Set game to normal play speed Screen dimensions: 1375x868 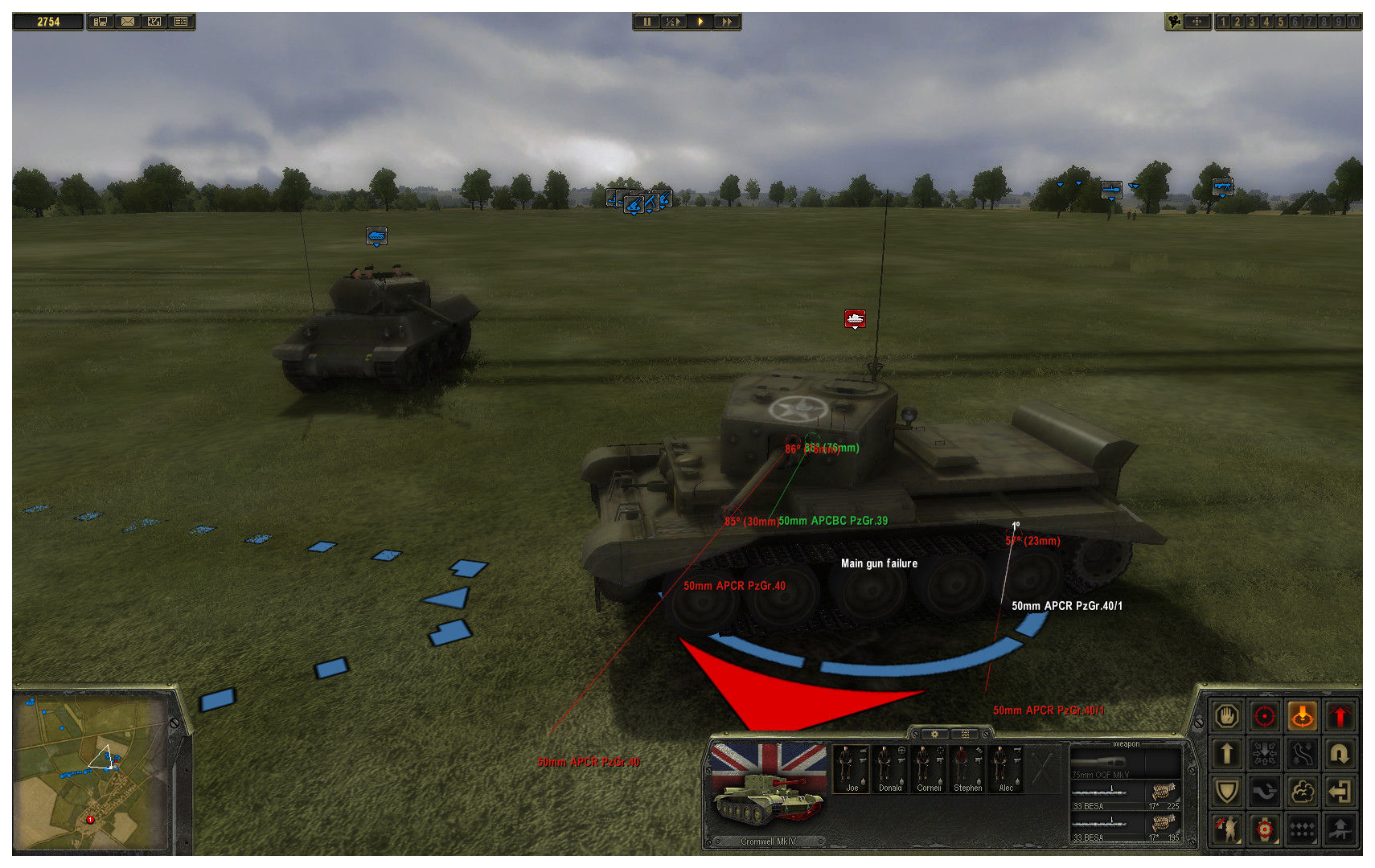coord(700,22)
